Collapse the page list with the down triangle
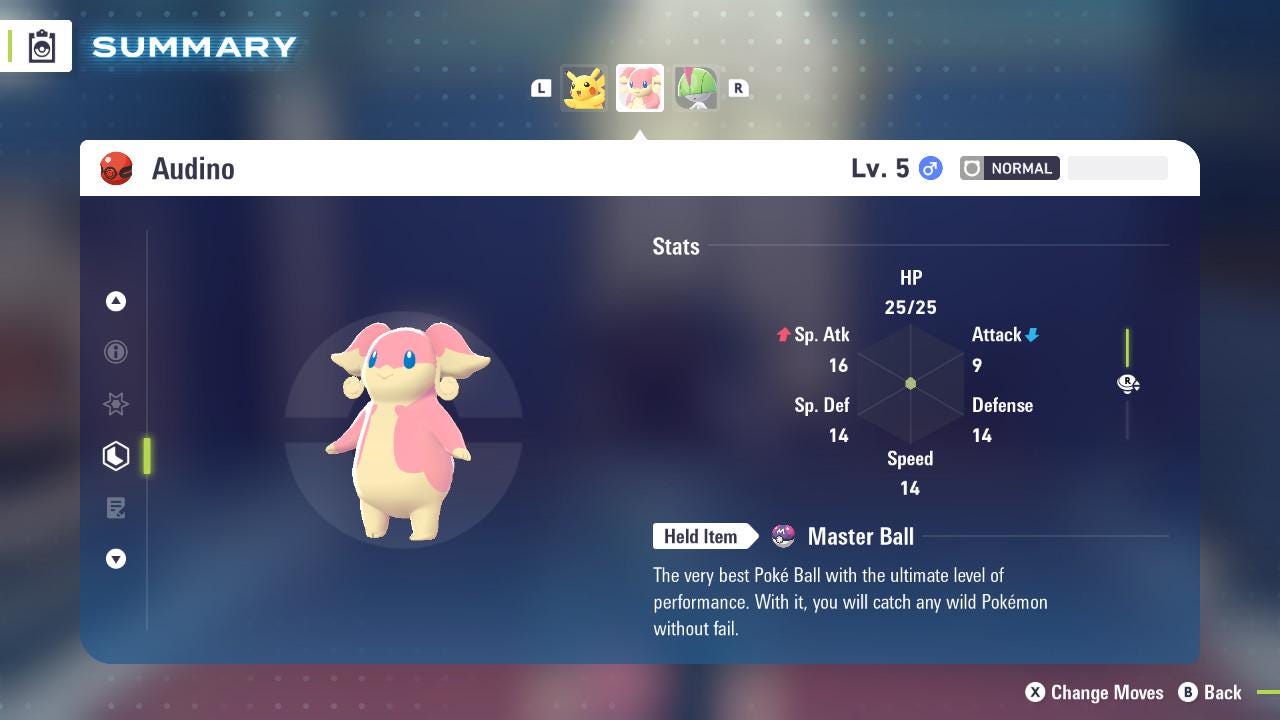This screenshot has height=720, width=1280. tap(116, 559)
